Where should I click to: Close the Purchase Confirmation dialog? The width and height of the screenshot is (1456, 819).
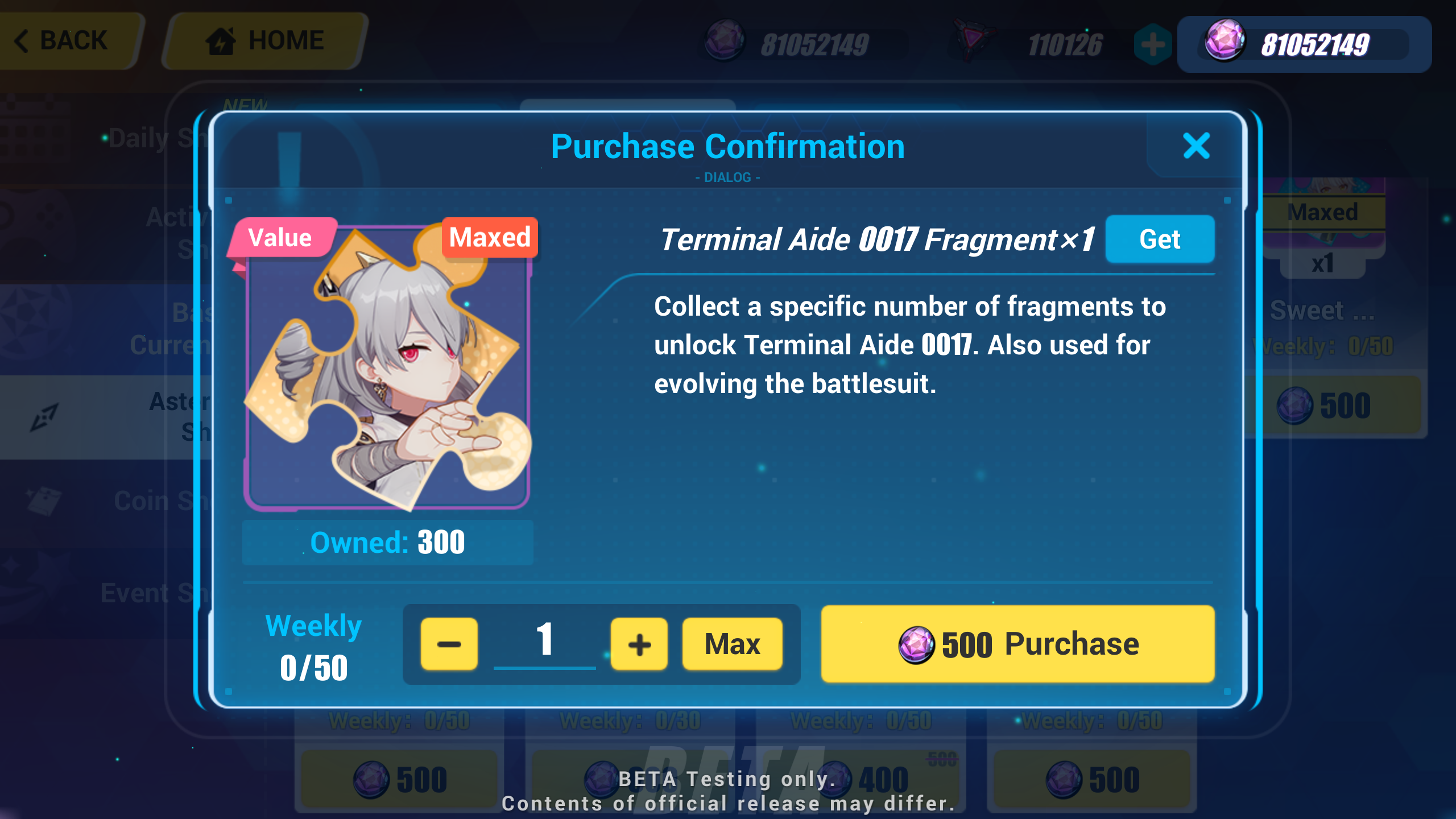coord(1197,147)
